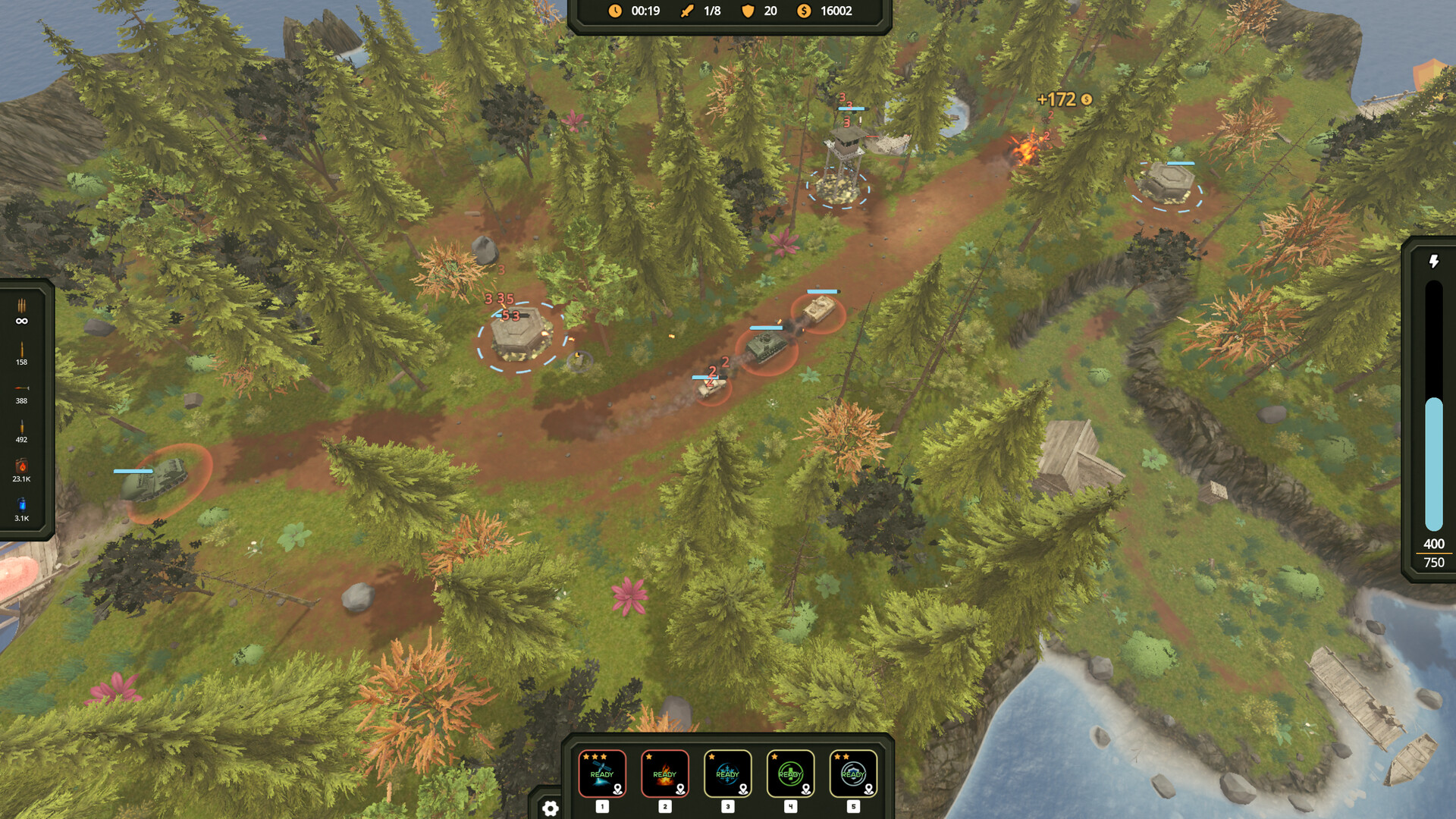Activate the shield ability in slot 5
Image resolution: width=1456 pixels, height=819 pixels.
(853, 773)
